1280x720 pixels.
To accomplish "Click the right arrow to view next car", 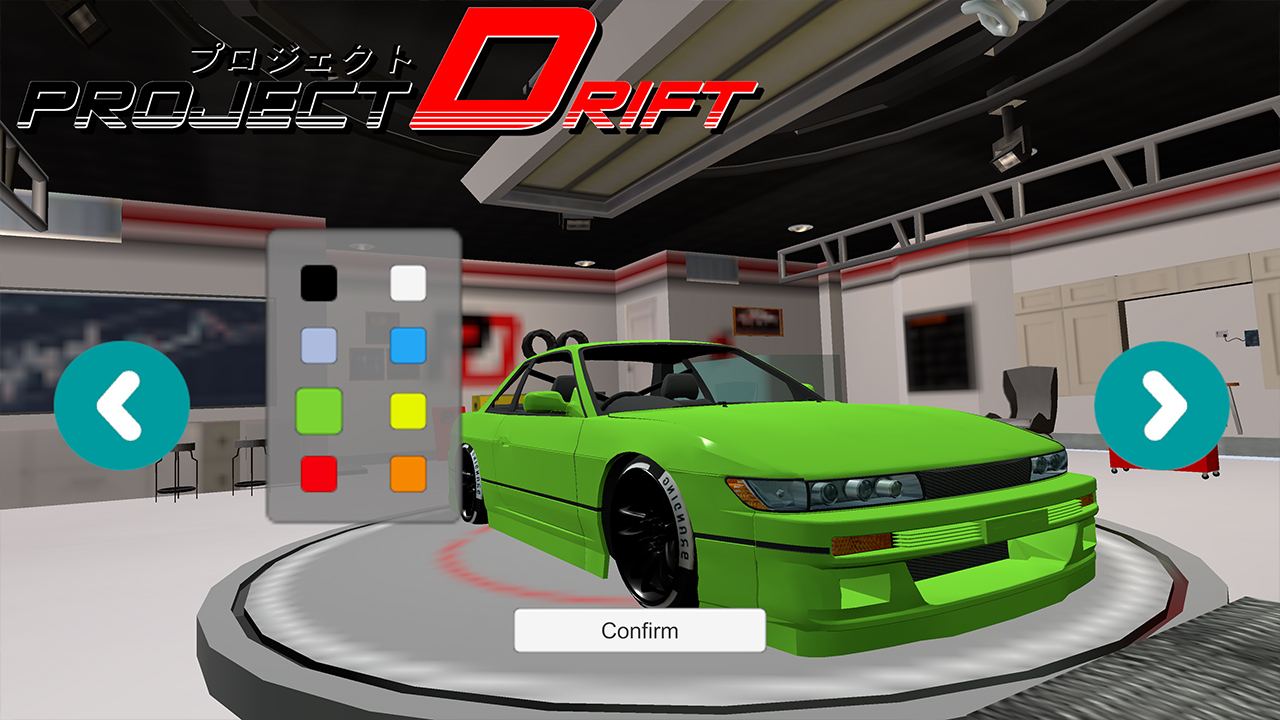I will 1159,403.
